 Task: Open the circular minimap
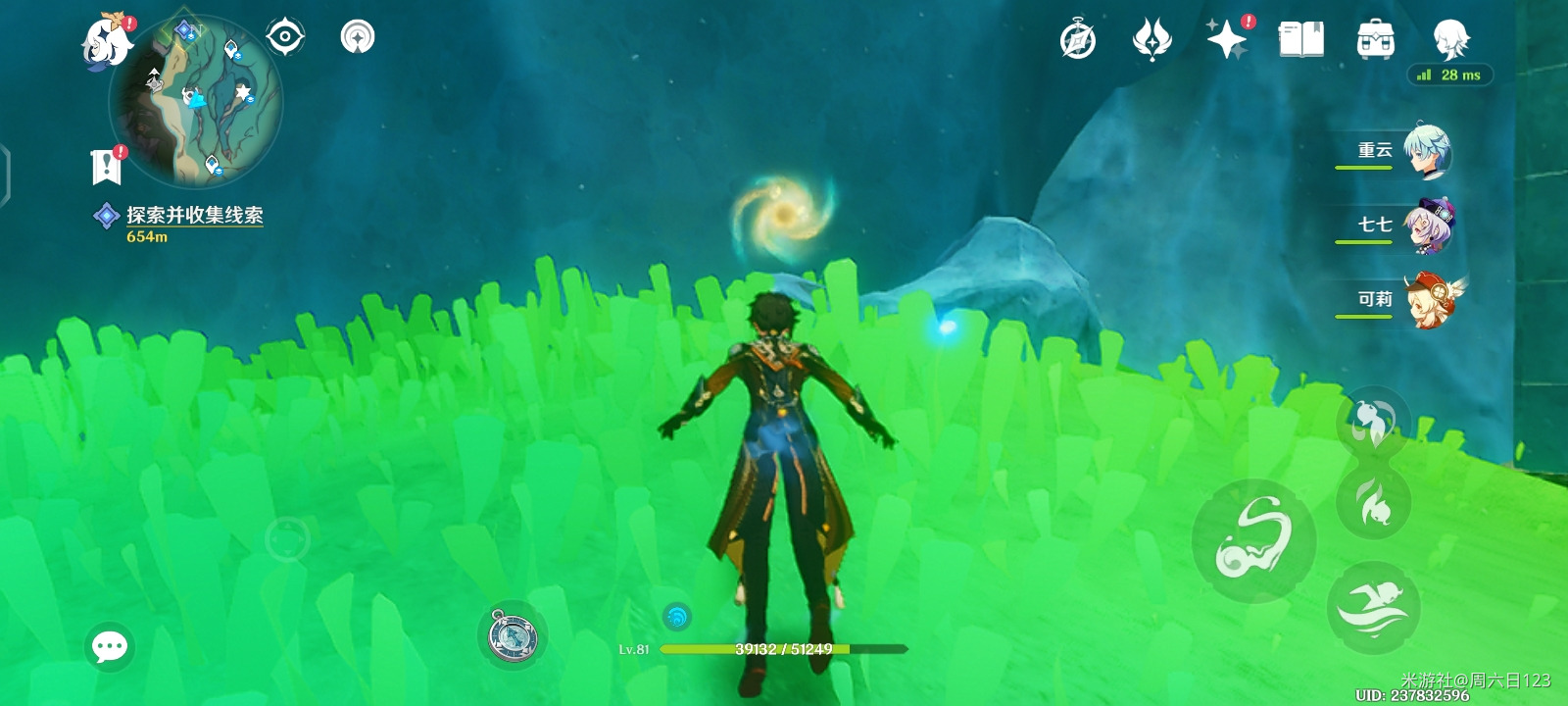196,102
